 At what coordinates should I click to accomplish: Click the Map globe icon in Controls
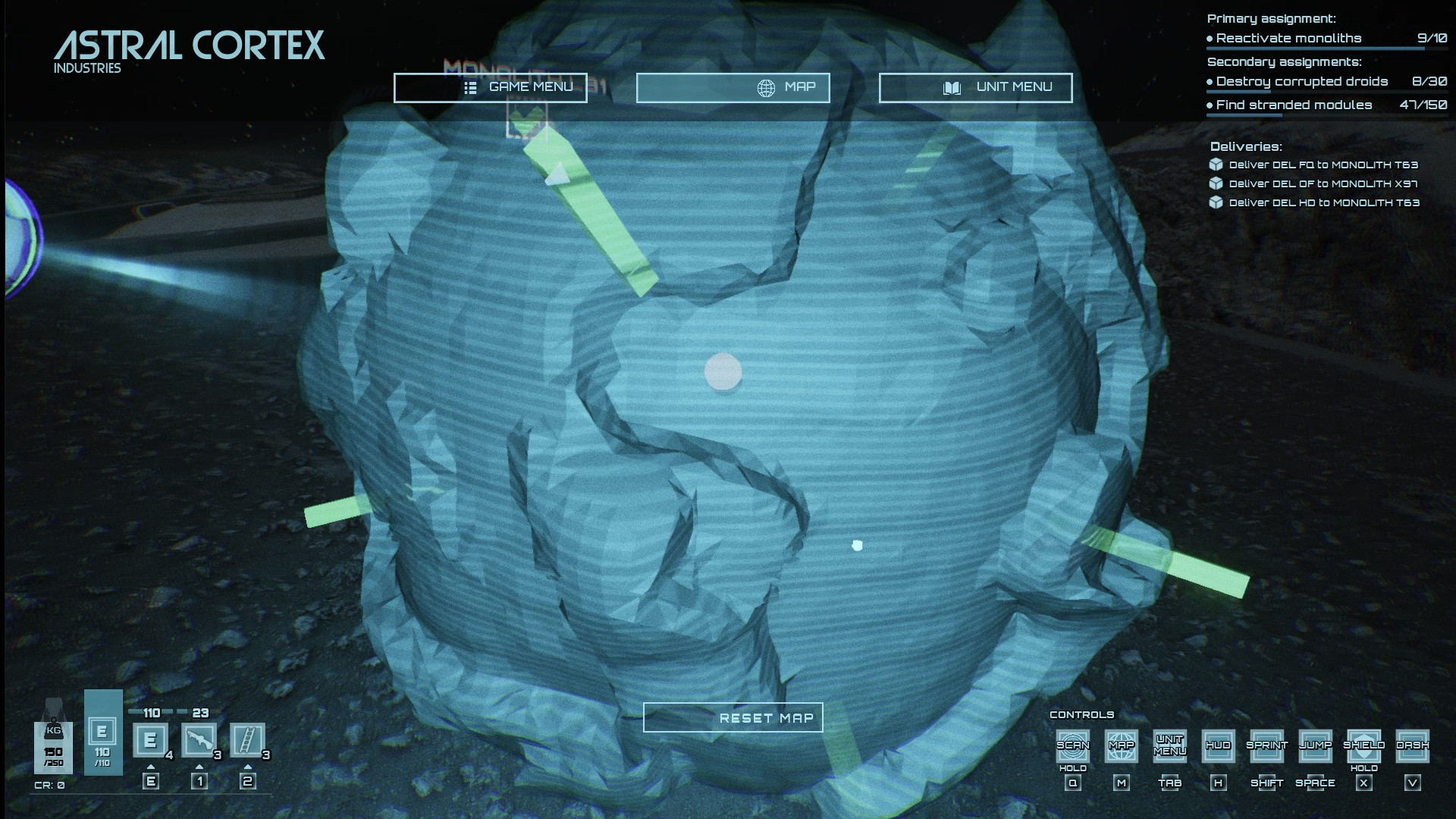1121,747
